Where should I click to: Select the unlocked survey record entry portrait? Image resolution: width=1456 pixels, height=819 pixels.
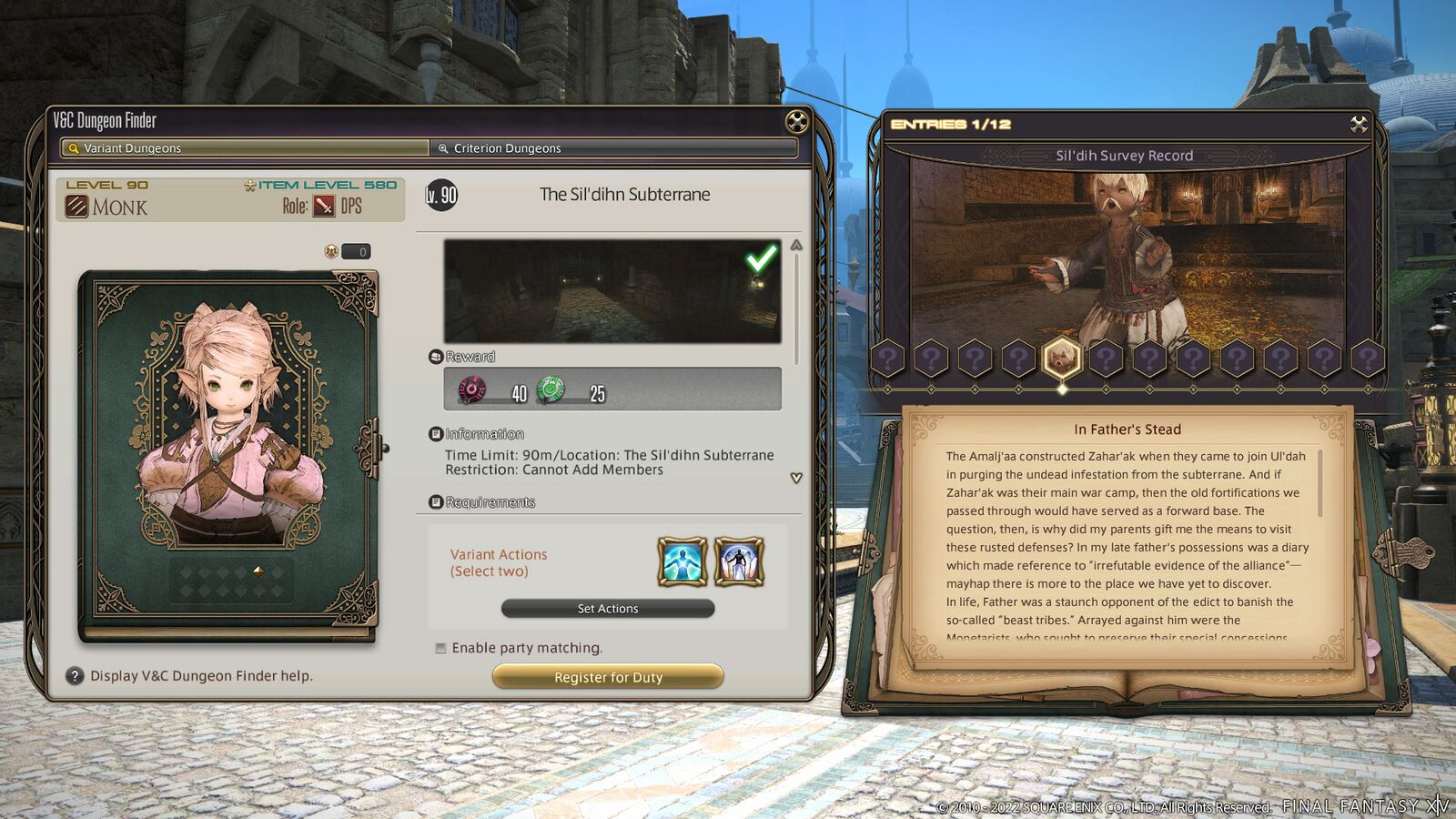coord(1061,359)
